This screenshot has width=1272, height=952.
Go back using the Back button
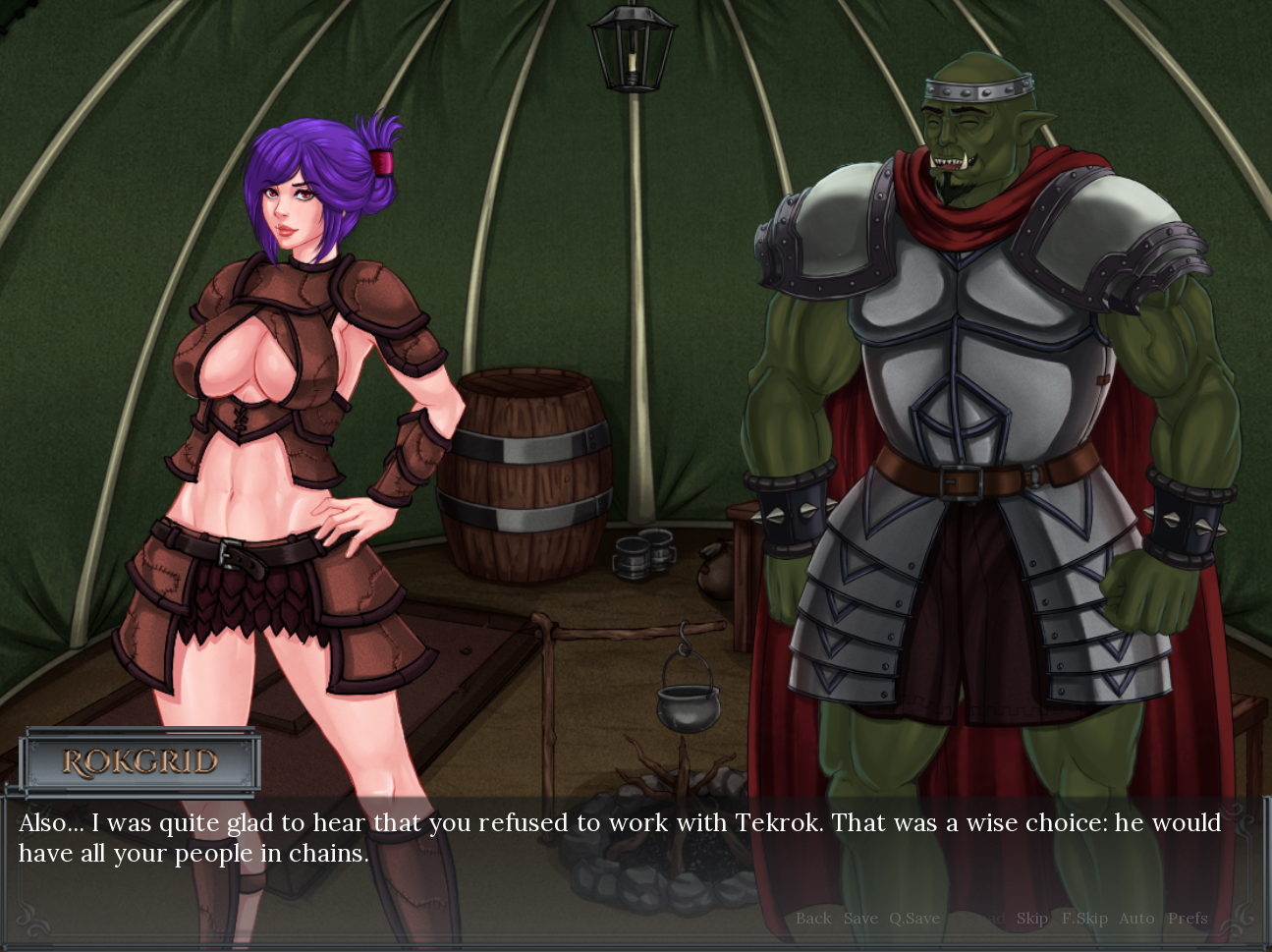[x=812, y=919]
